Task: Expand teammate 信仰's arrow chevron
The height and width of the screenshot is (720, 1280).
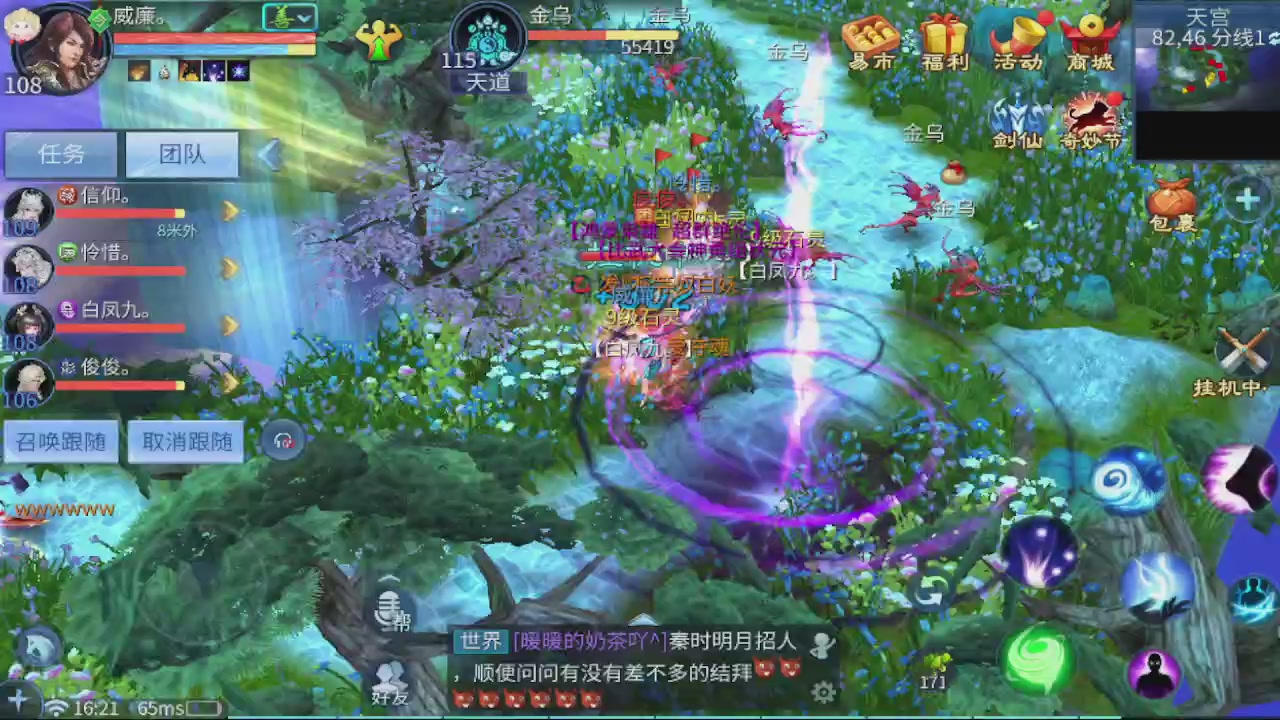Action: pos(231,212)
